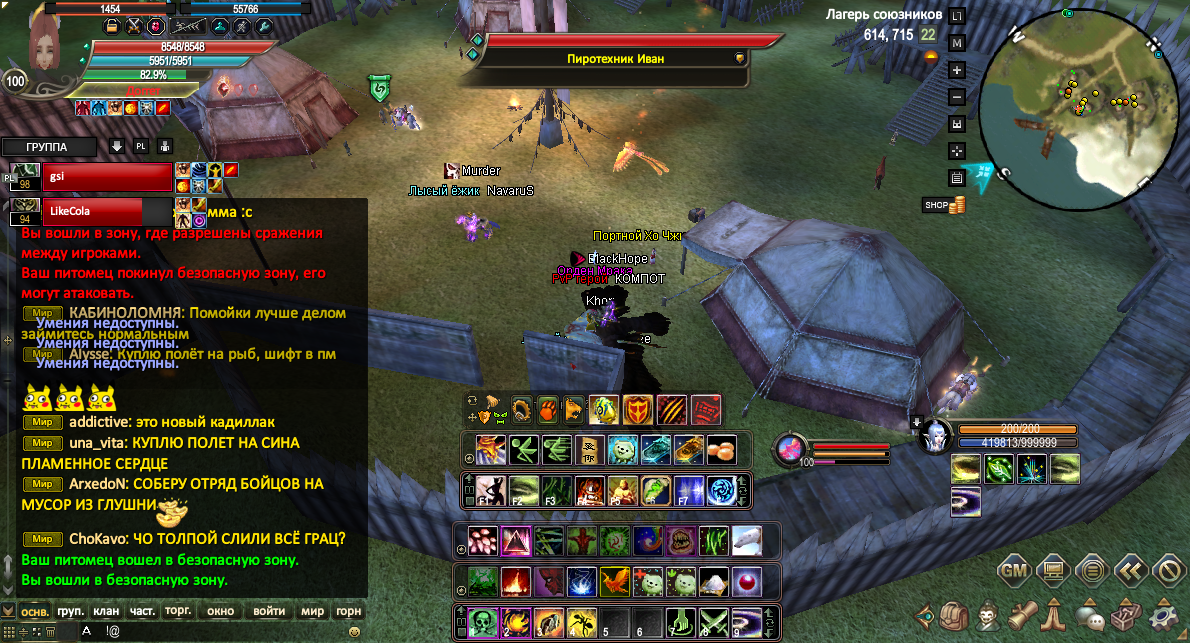Image resolution: width=1190 pixels, height=643 pixels.
Task: Open the gear settings icon
Action: click(x=1165, y=613)
